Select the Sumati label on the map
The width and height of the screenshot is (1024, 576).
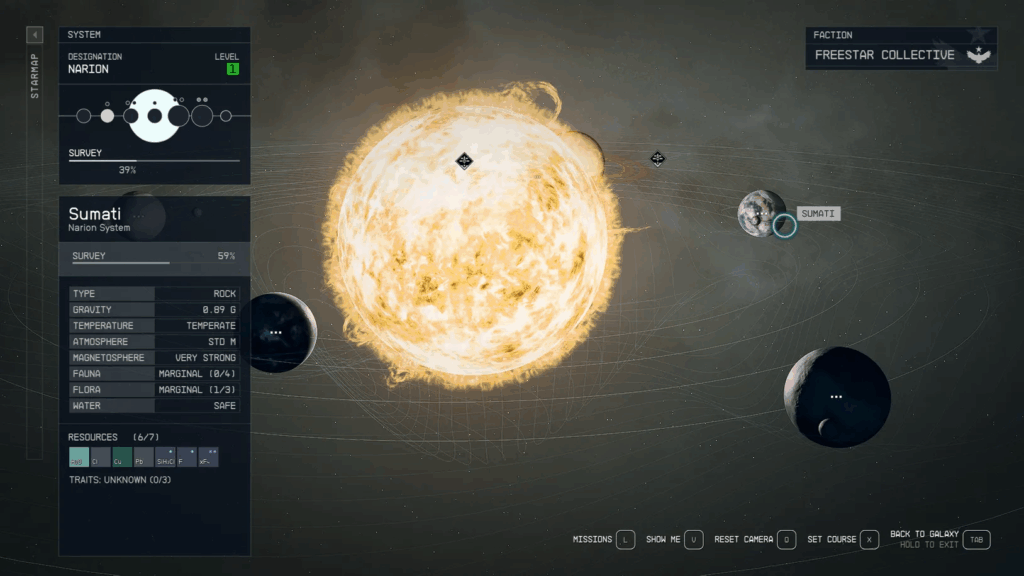[818, 214]
